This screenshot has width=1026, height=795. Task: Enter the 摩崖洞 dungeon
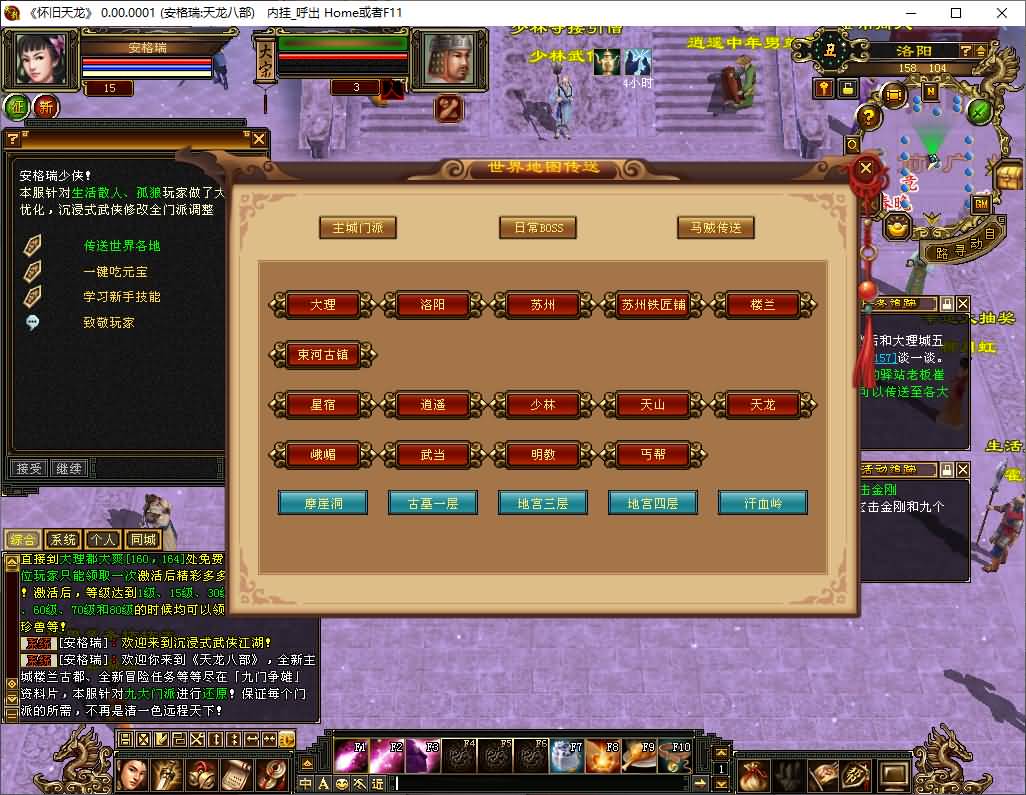pyautogui.click(x=323, y=503)
